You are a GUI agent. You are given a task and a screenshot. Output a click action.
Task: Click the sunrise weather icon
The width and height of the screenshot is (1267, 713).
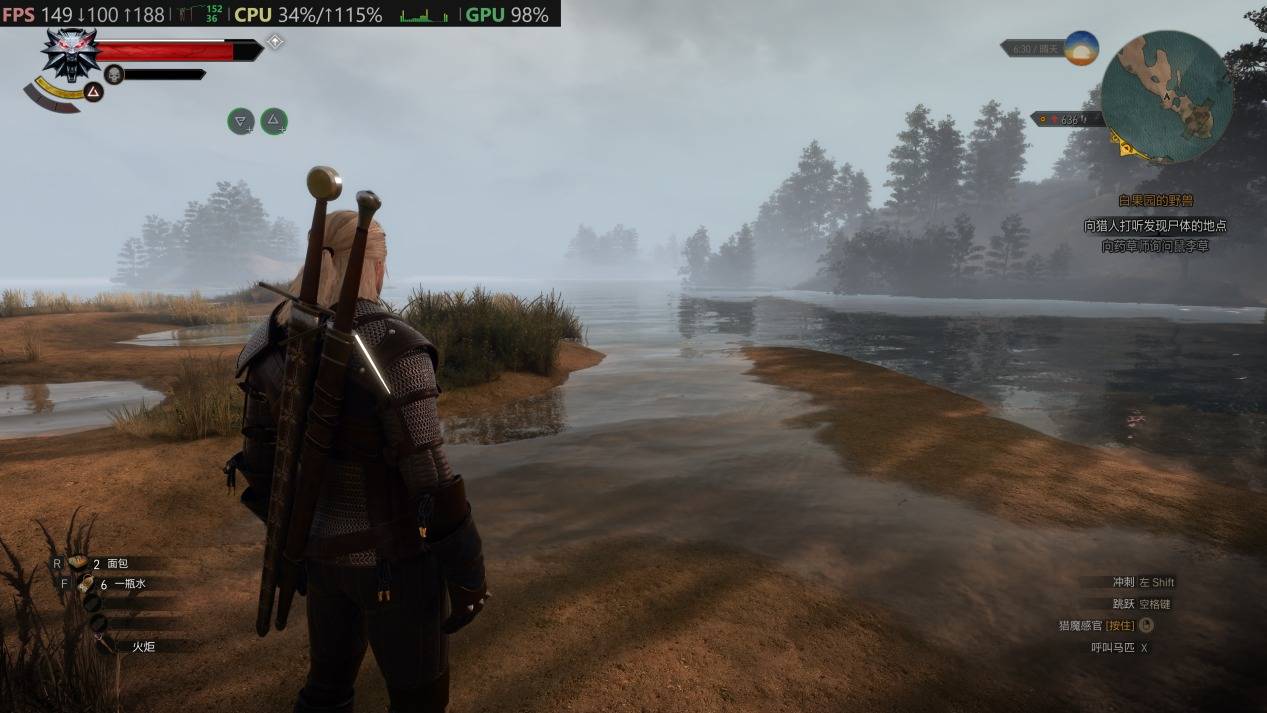tap(1080, 48)
